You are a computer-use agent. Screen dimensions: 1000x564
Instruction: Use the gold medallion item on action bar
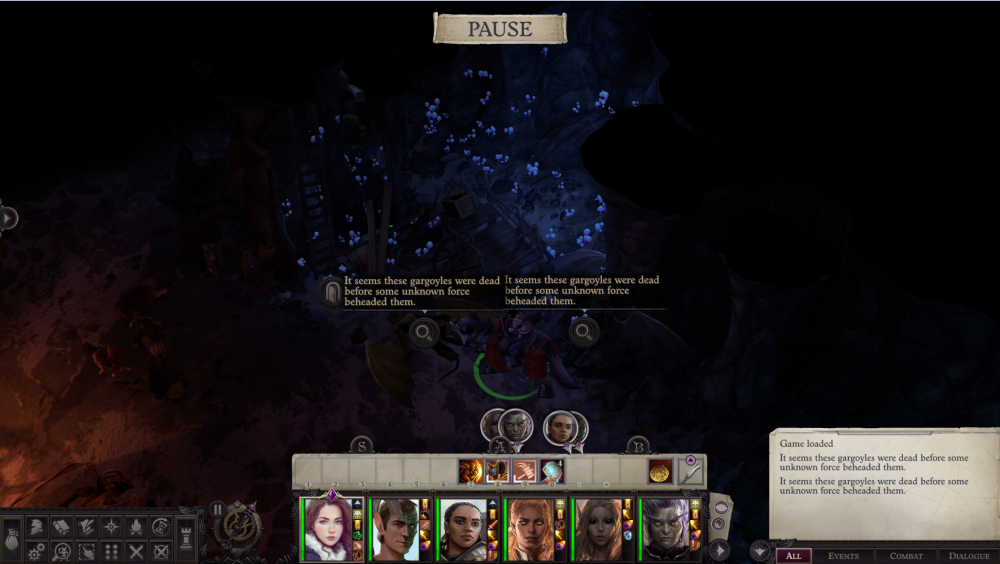(660, 471)
